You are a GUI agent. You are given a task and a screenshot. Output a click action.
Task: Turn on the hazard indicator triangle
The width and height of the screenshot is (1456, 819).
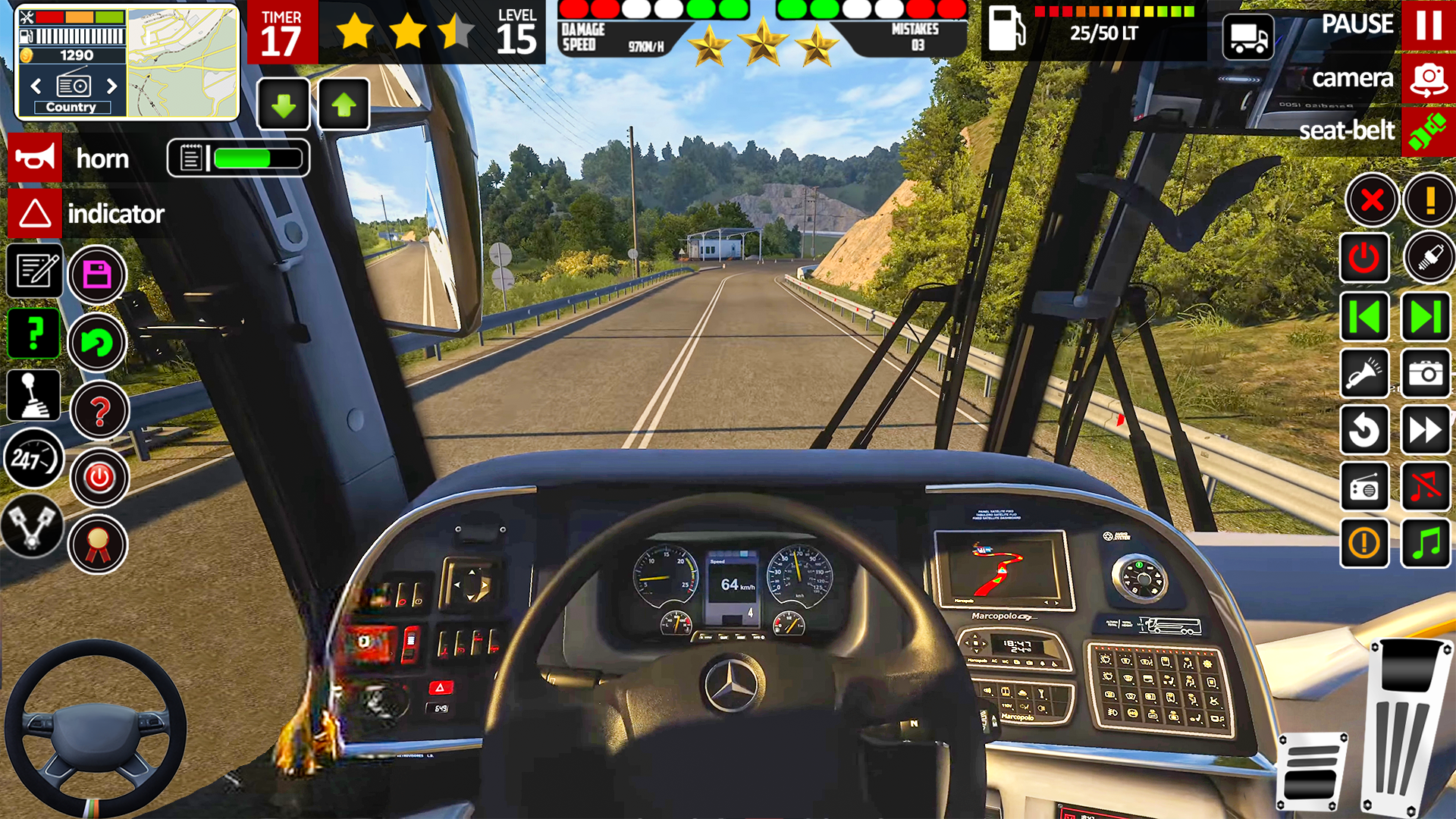coord(35,214)
